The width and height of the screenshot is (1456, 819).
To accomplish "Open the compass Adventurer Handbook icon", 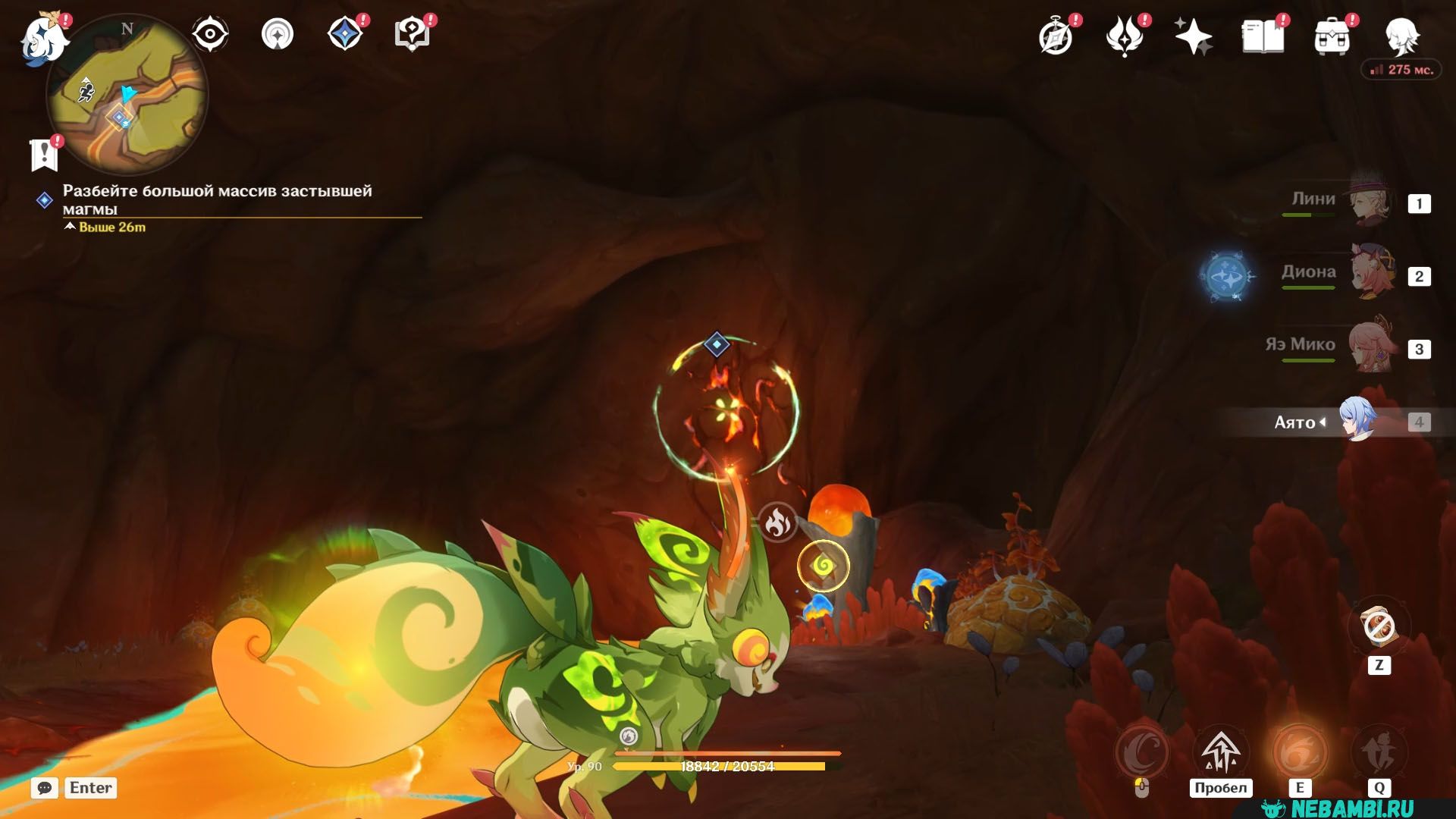I will (x=1056, y=36).
